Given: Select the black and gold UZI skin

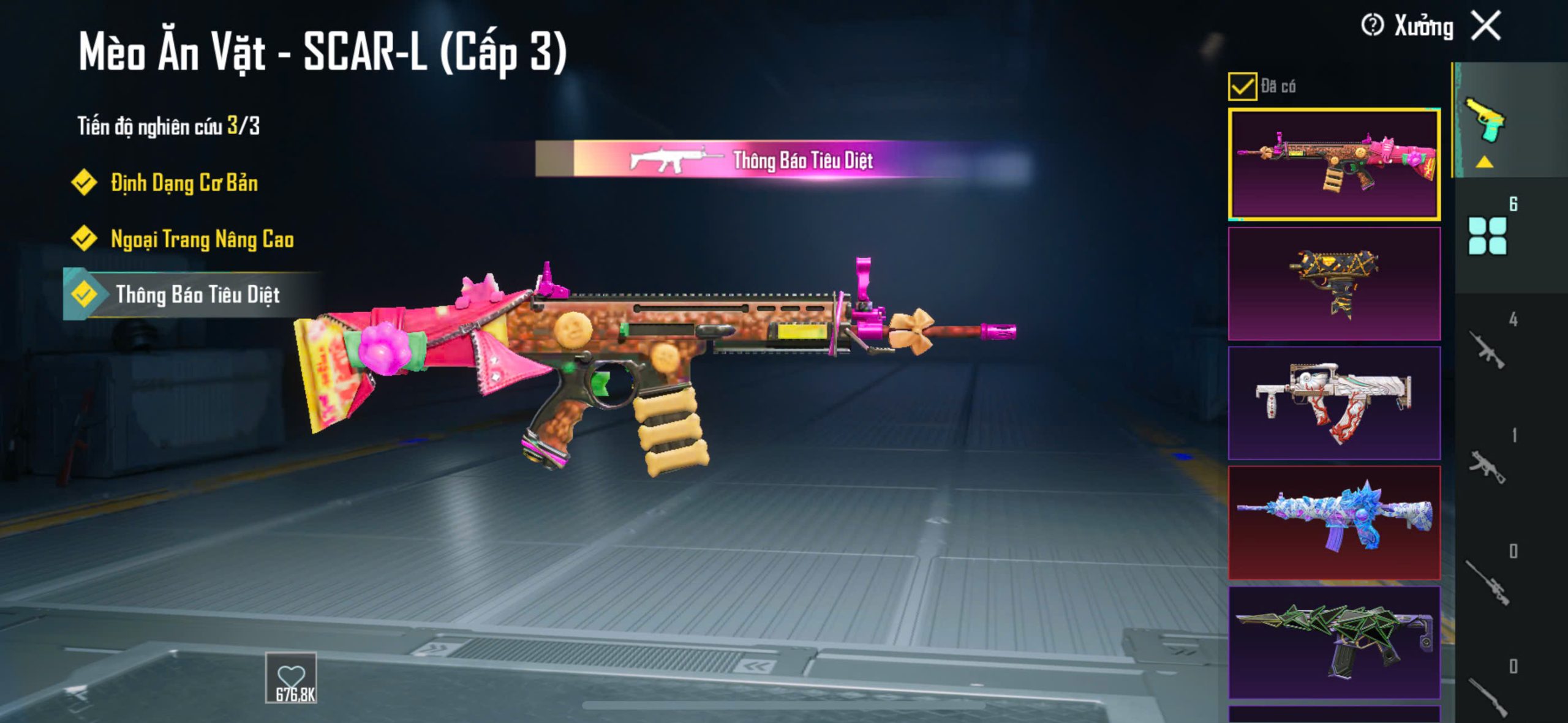Looking at the screenshot, I should 1334,283.
